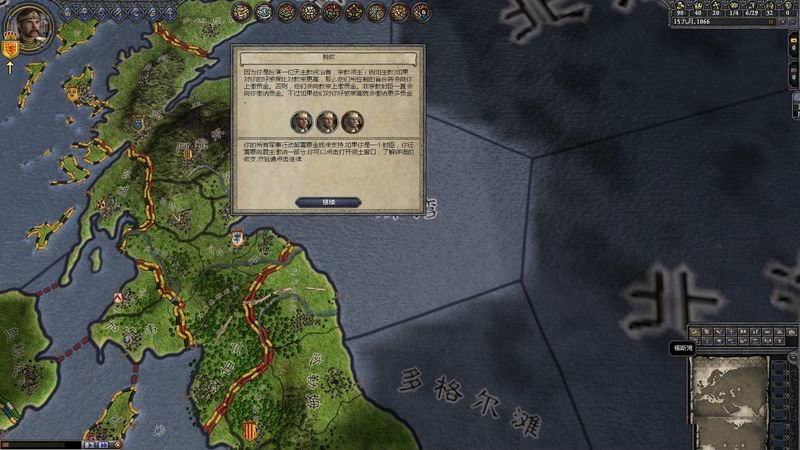
Task: Select the middle bishop portrait in the dialog
Action: pos(327,122)
